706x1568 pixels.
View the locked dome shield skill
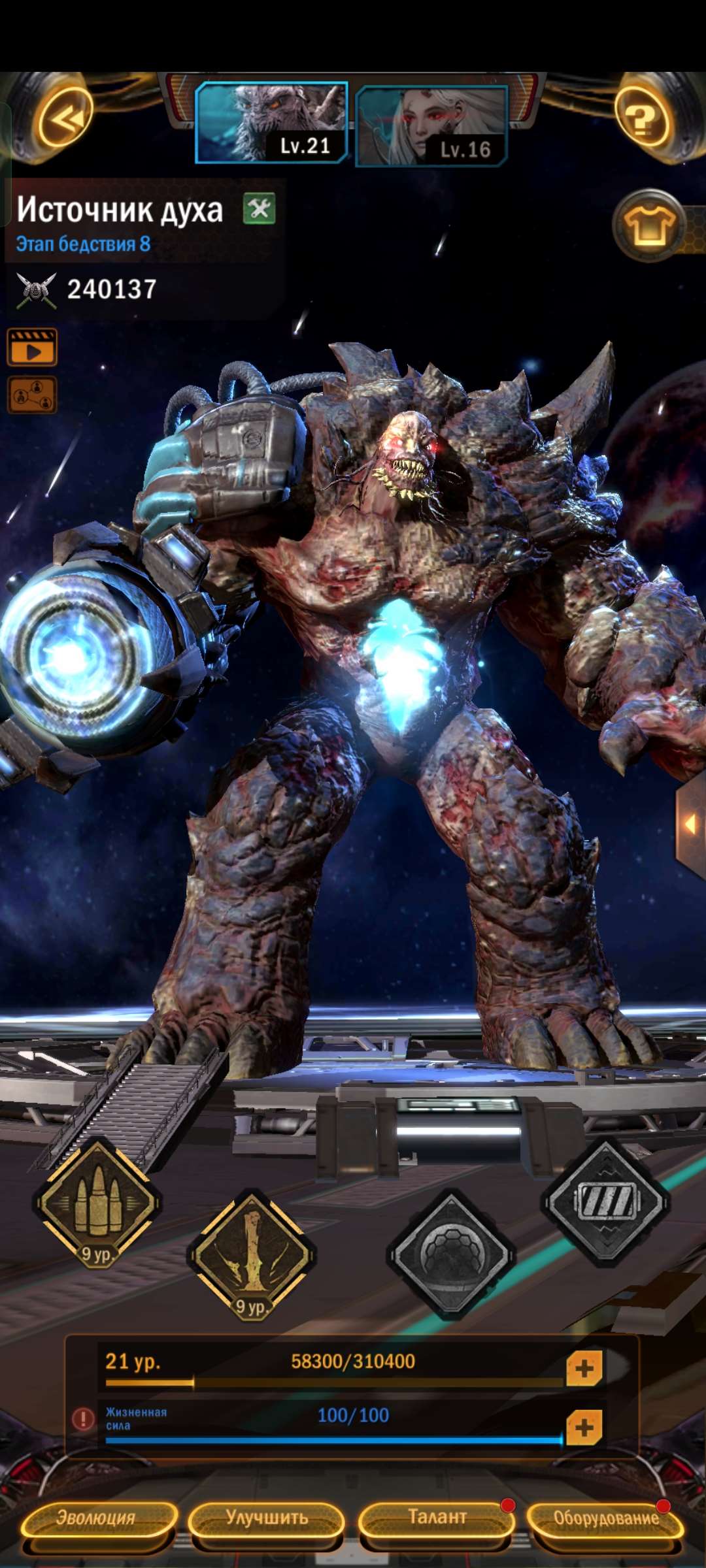pyautogui.click(x=450, y=1255)
